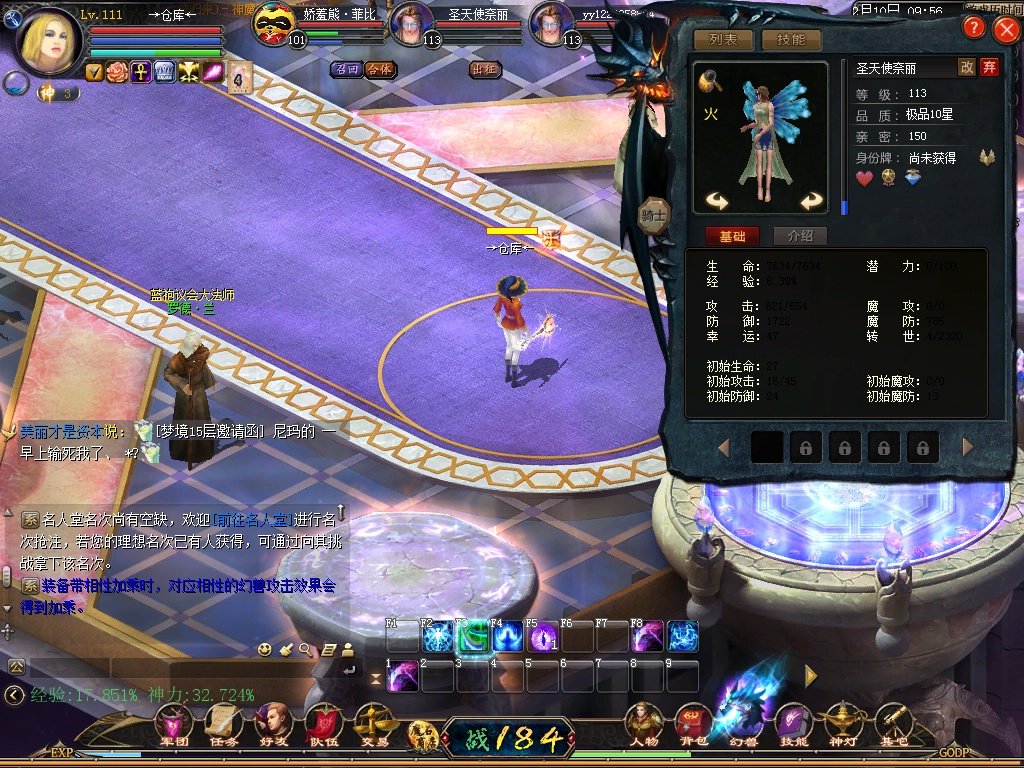Click the red 弃 abandon button
This screenshot has width=1024, height=768.
coord(989,67)
